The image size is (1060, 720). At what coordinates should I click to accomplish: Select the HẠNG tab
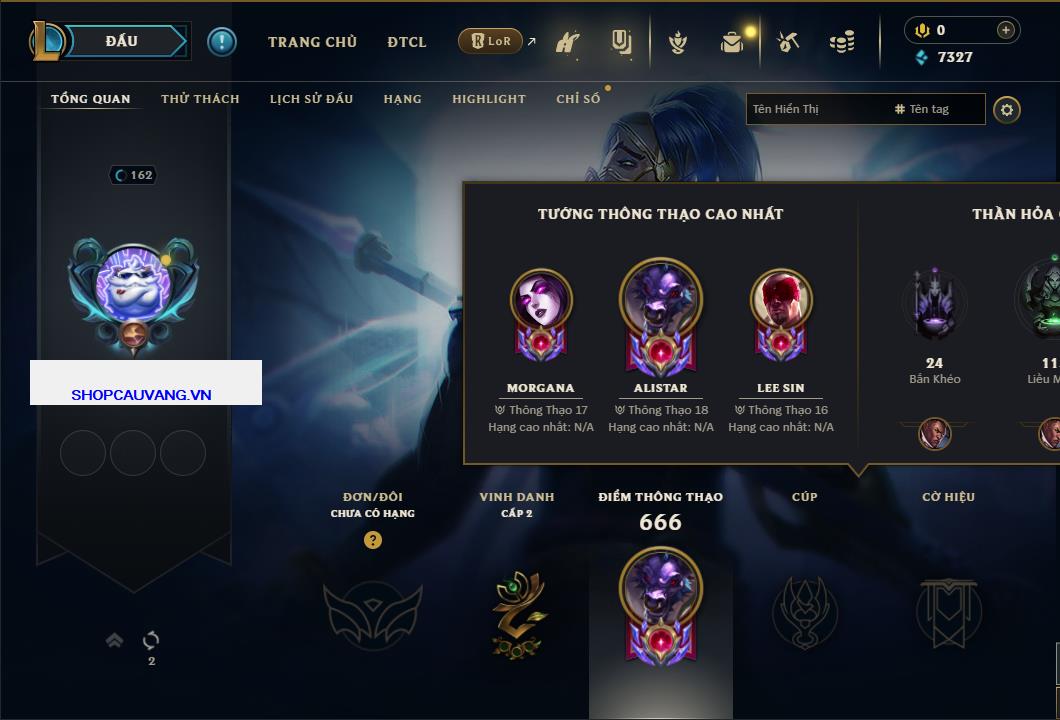[x=402, y=99]
